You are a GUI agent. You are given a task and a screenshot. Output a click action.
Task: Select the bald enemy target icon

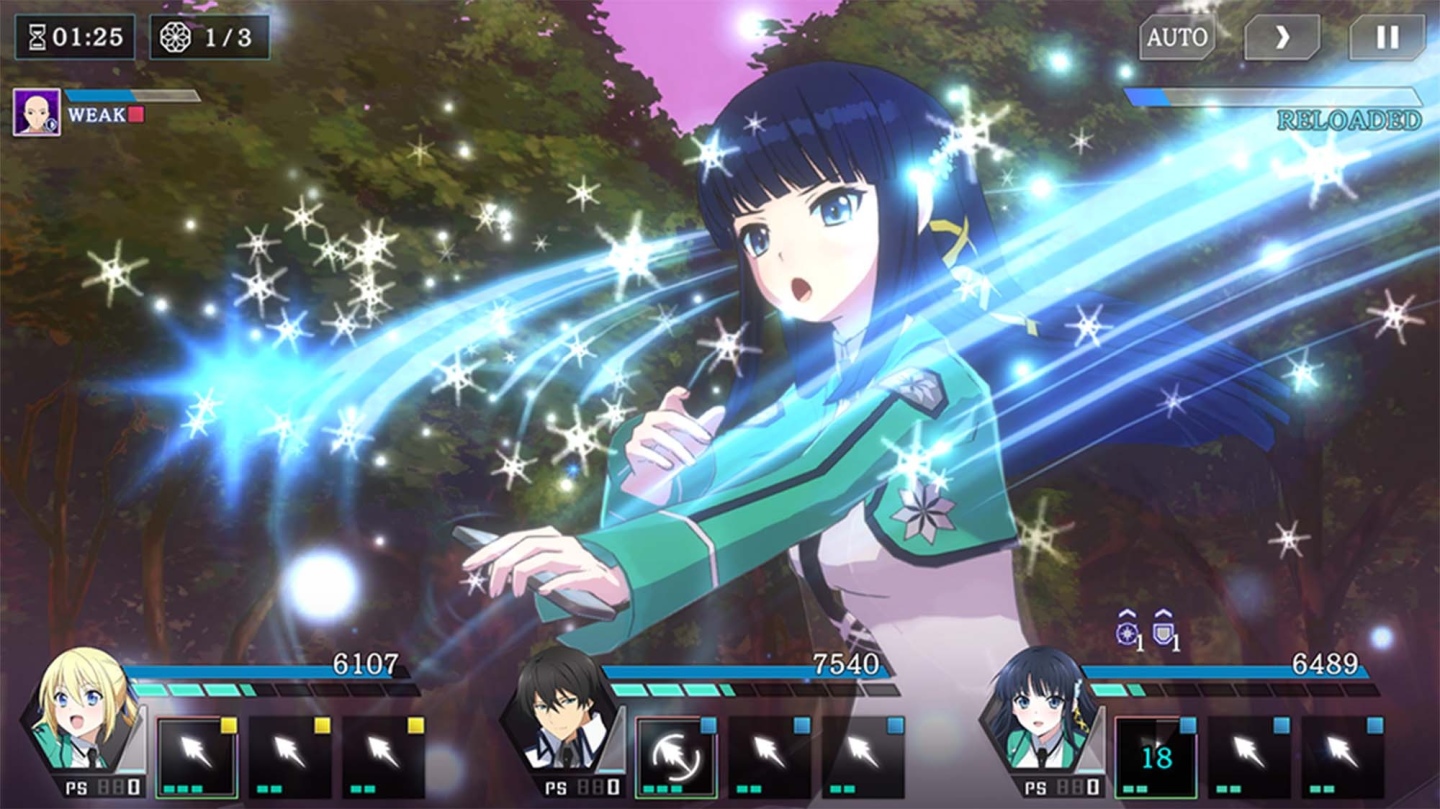click(x=36, y=112)
